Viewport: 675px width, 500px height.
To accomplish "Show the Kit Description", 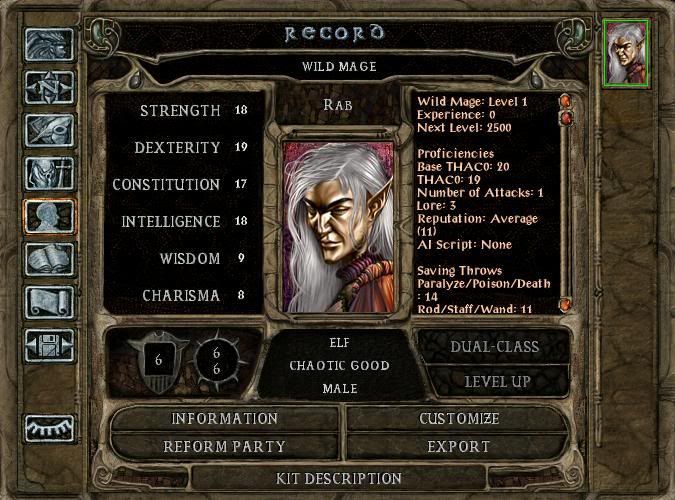I will tap(338, 479).
